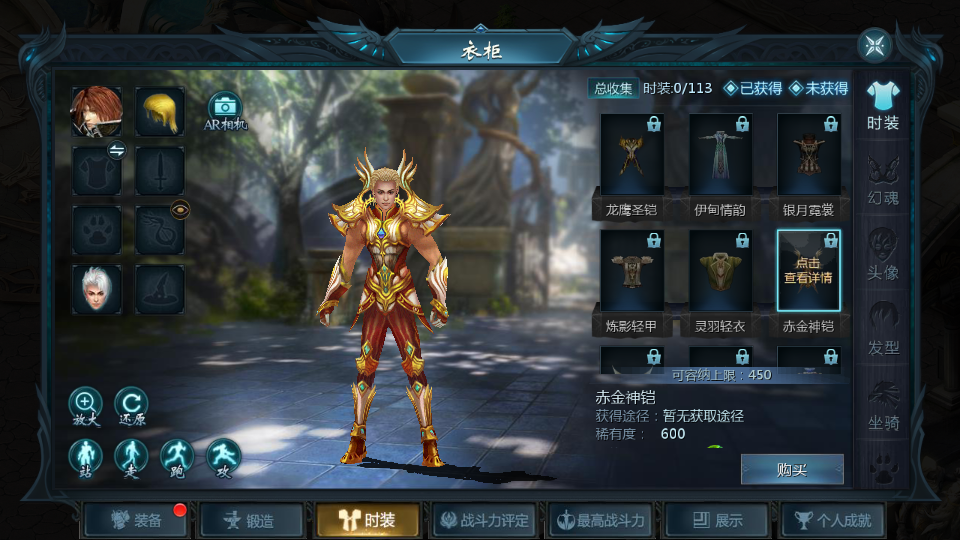The width and height of the screenshot is (960, 540).
Task: Toggle the 未获得 filter
Action: [819, 88]
